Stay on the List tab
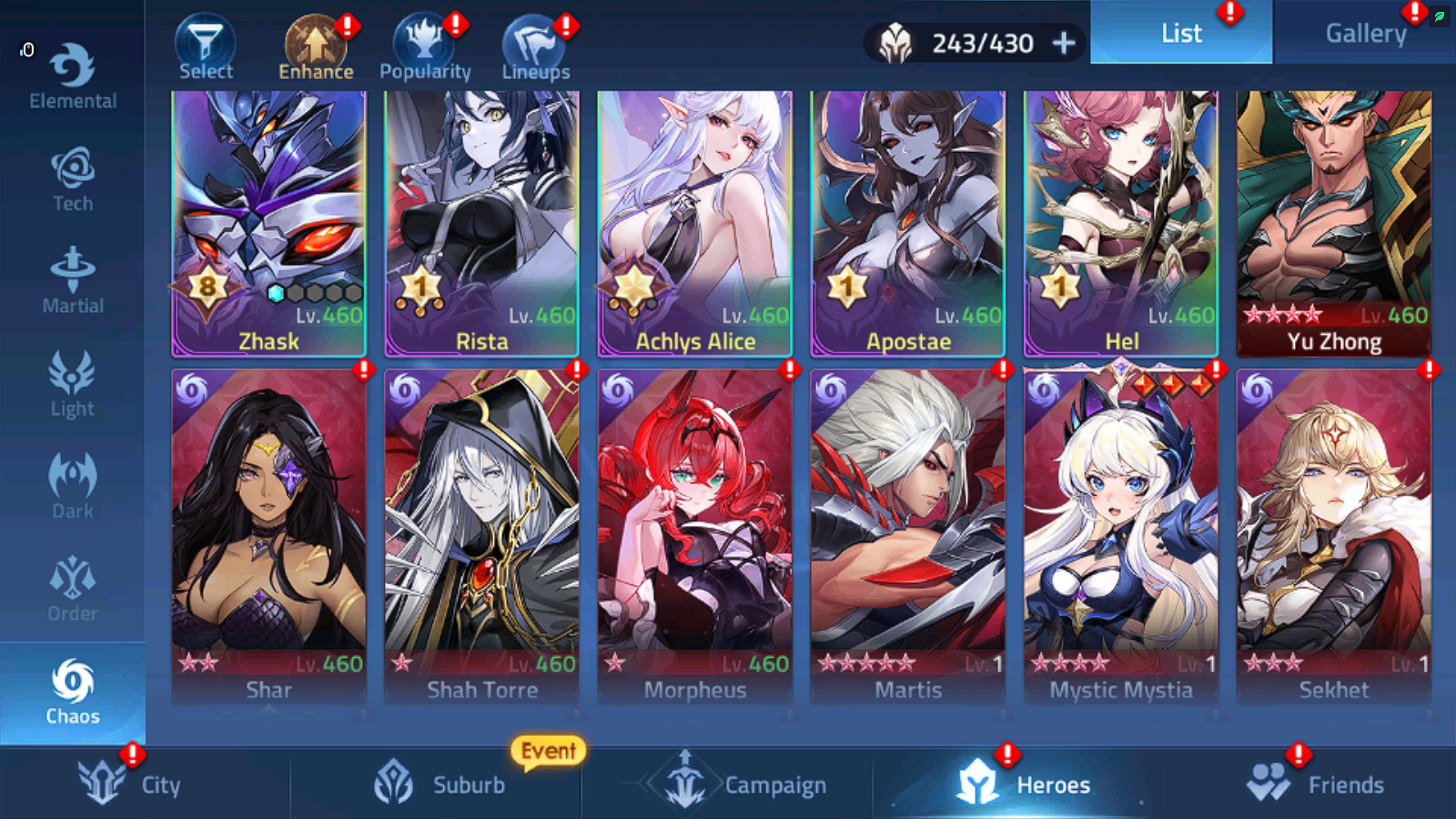This screenshot has width=1456, height=819. (x=1180, y=33)
